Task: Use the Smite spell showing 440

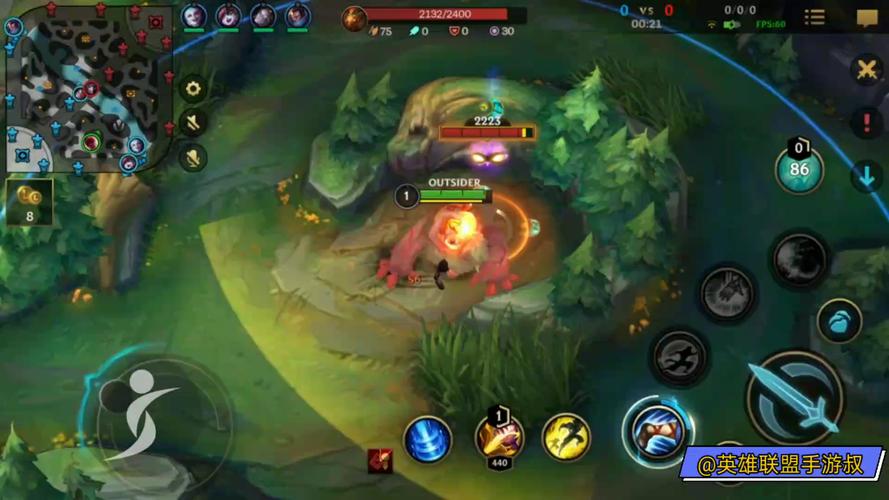Action: coord(499,437)
